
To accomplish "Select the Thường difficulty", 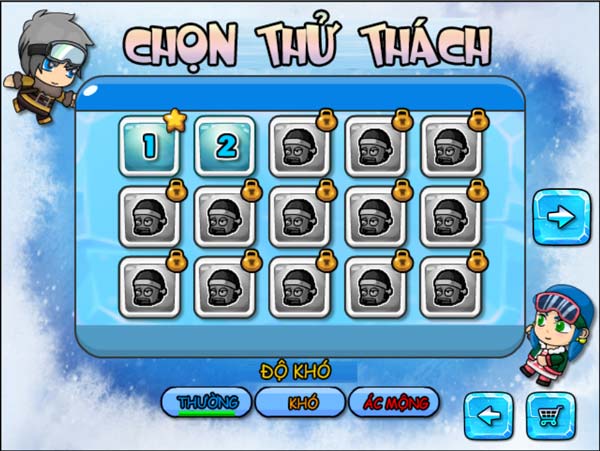I will coord(206,402).
